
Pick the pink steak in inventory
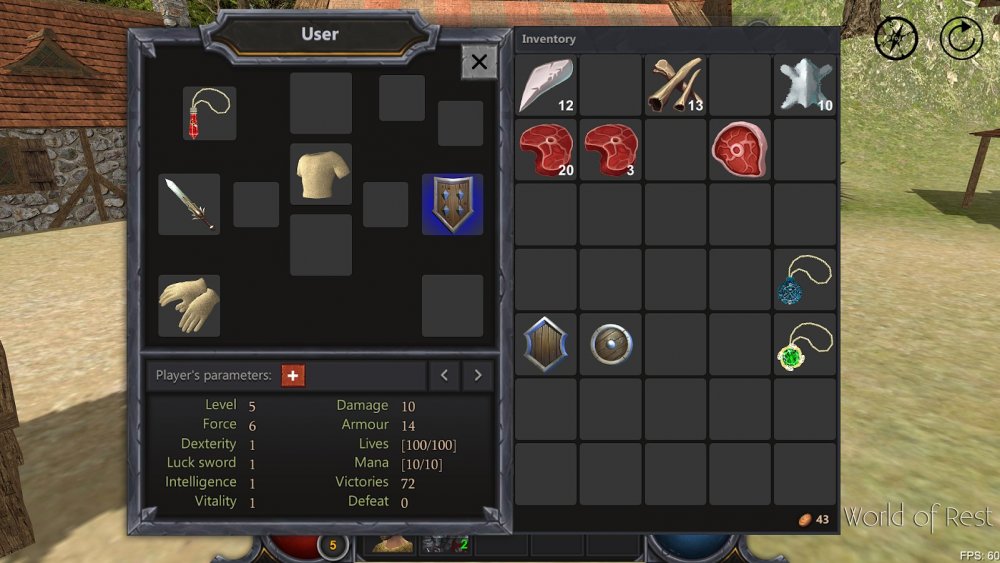point(740,150)
